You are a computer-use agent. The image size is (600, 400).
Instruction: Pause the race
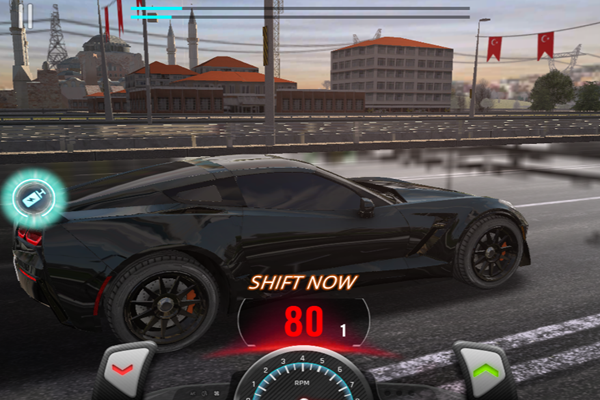tap(29, 15)
